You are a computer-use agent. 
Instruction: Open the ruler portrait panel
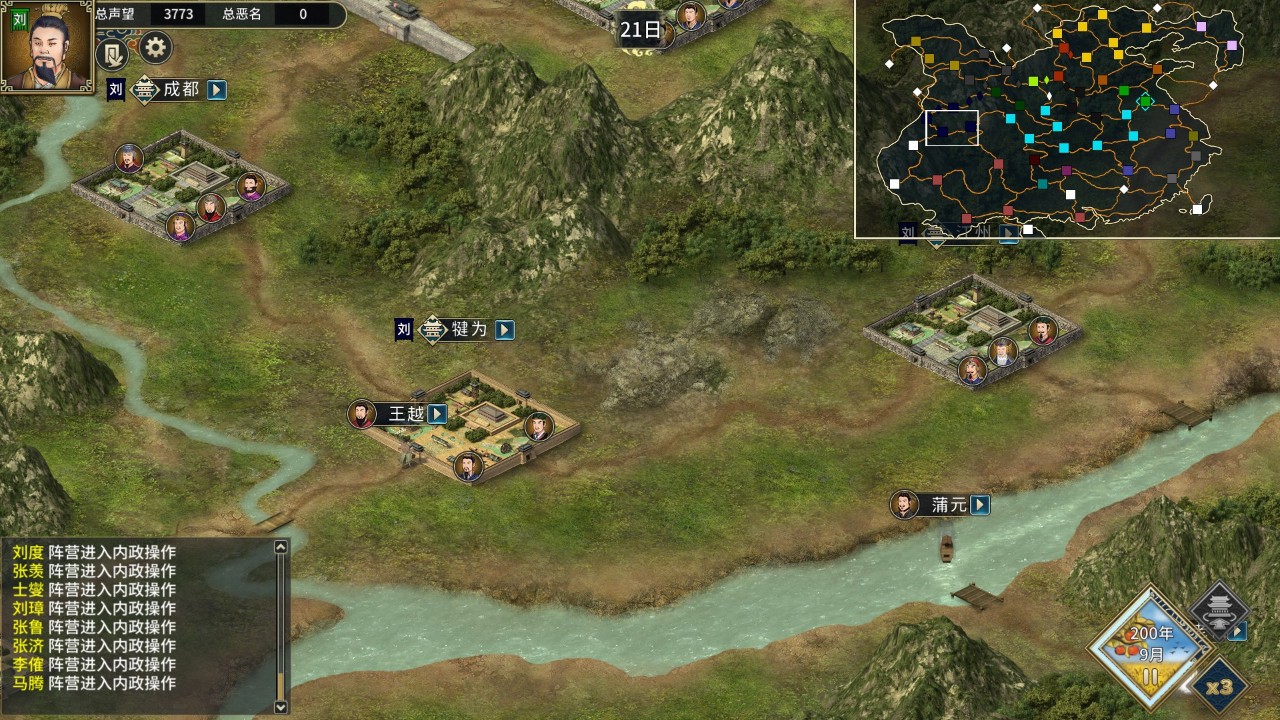tap(47, 46)
